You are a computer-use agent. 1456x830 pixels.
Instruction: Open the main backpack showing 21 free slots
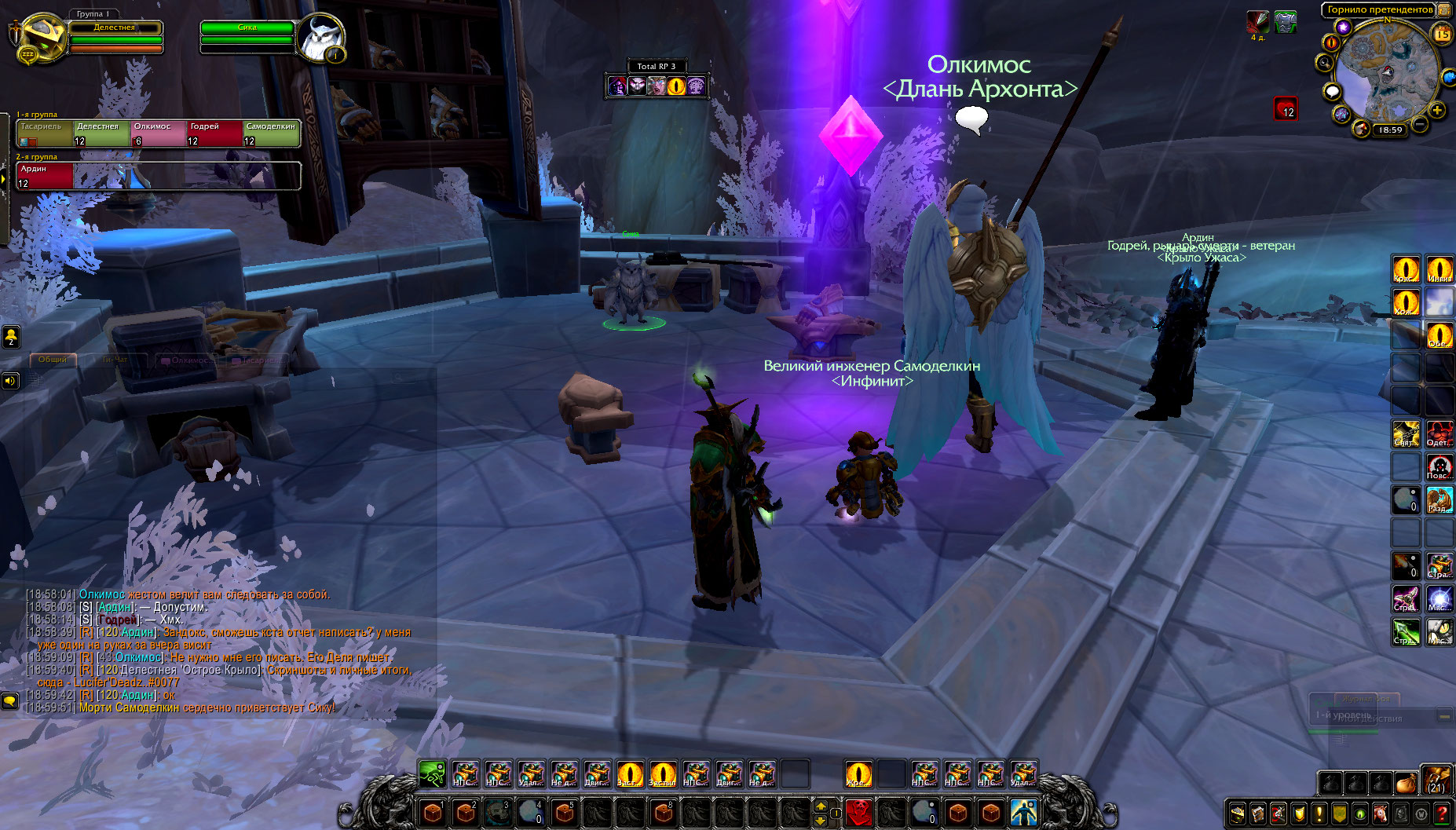point(1437,781)
